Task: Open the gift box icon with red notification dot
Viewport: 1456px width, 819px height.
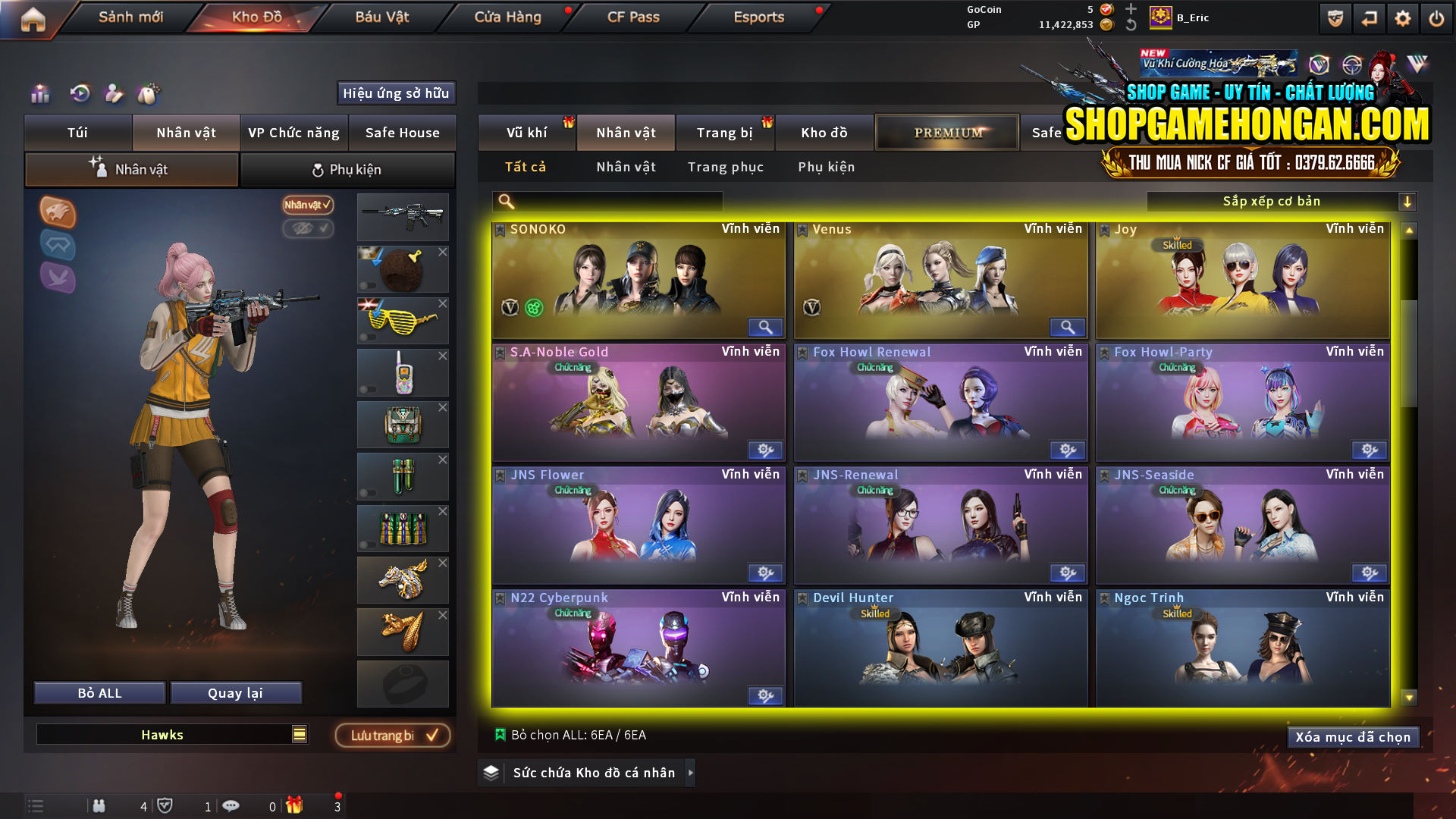Action: coord(296,806)
